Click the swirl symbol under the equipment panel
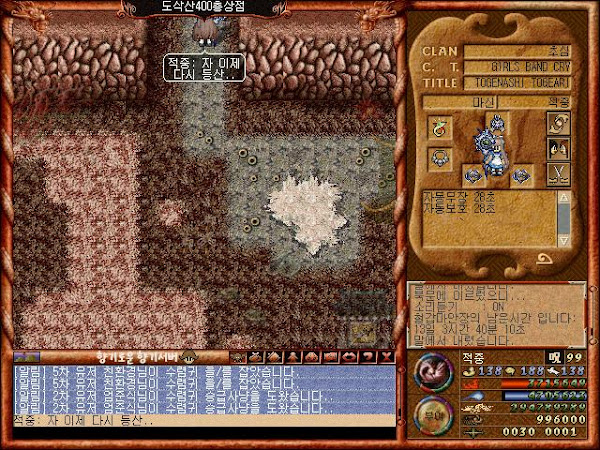 point(546,259)
